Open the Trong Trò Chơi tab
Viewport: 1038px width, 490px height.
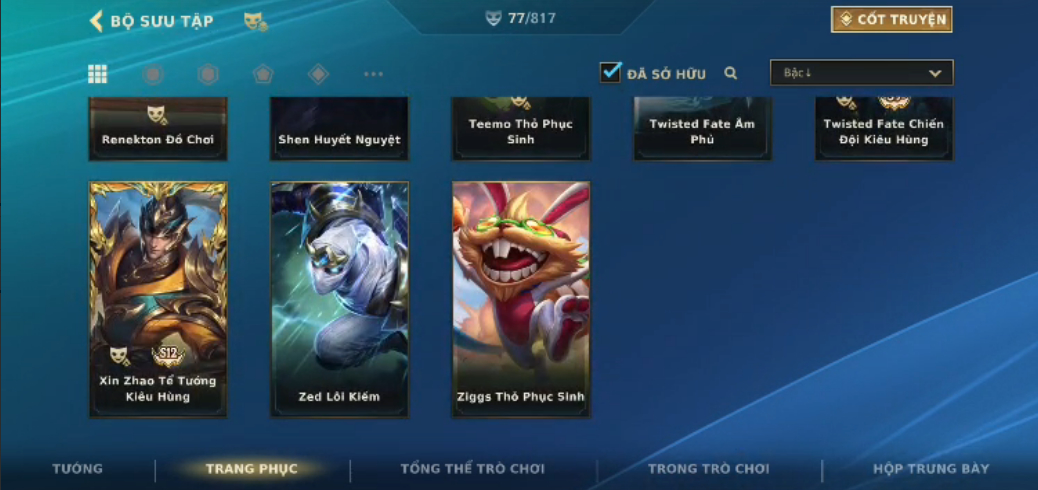(709, 469)
